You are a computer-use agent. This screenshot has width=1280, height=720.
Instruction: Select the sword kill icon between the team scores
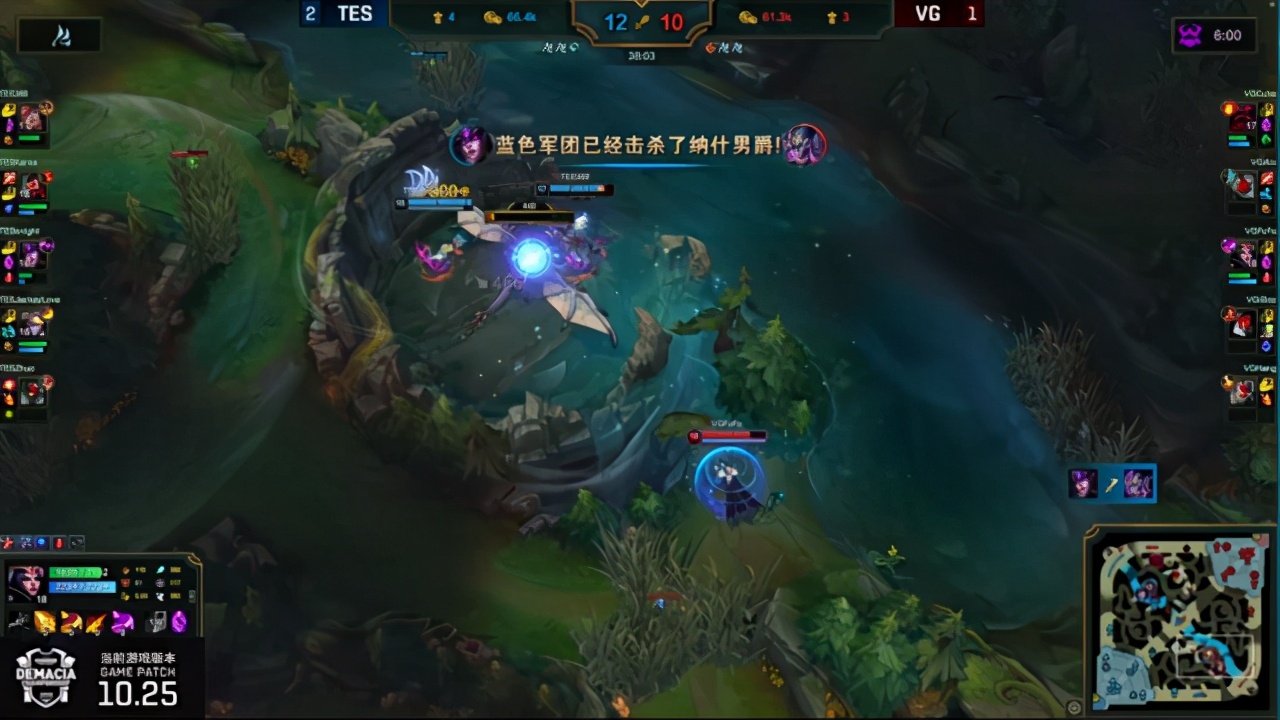[x=643, y=22]
